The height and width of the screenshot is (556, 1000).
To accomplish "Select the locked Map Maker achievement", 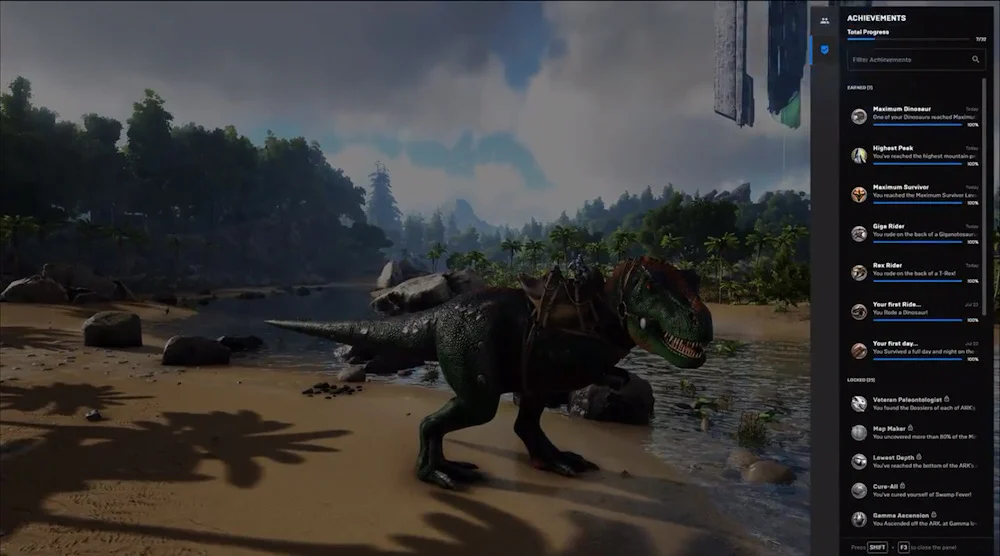I will point(915,432).
